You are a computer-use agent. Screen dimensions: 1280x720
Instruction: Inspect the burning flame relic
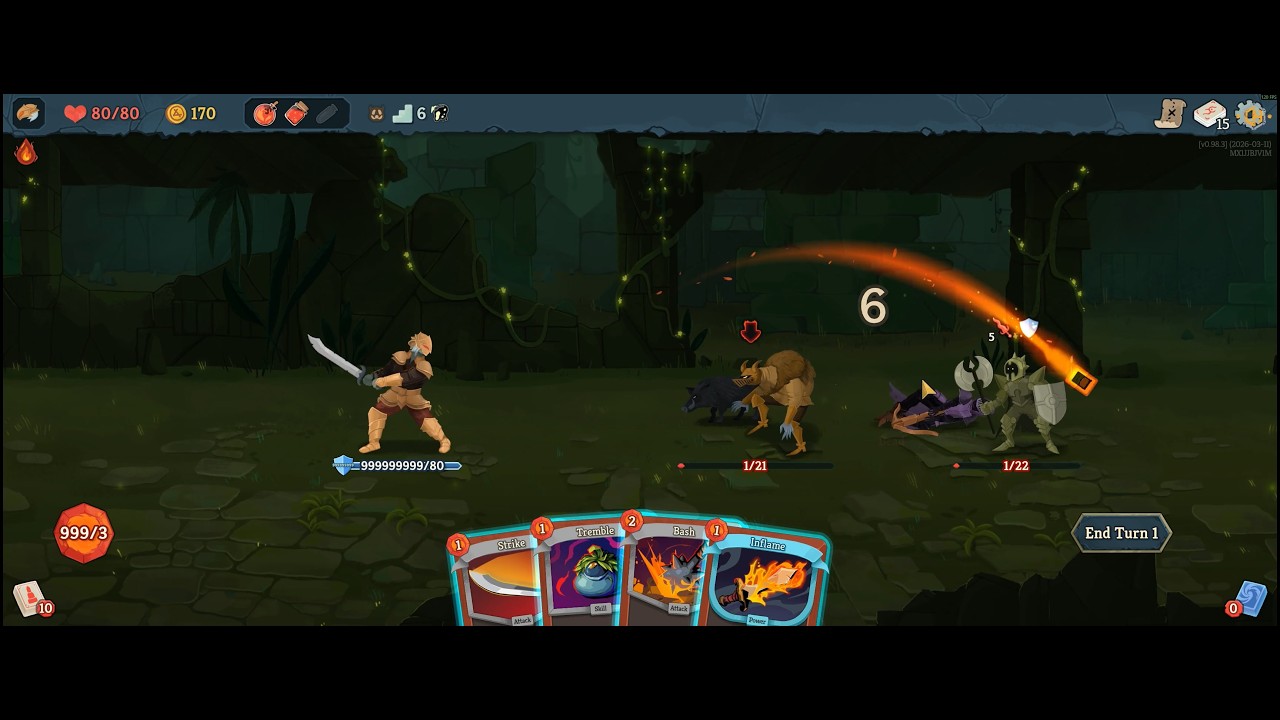point(26,152)
